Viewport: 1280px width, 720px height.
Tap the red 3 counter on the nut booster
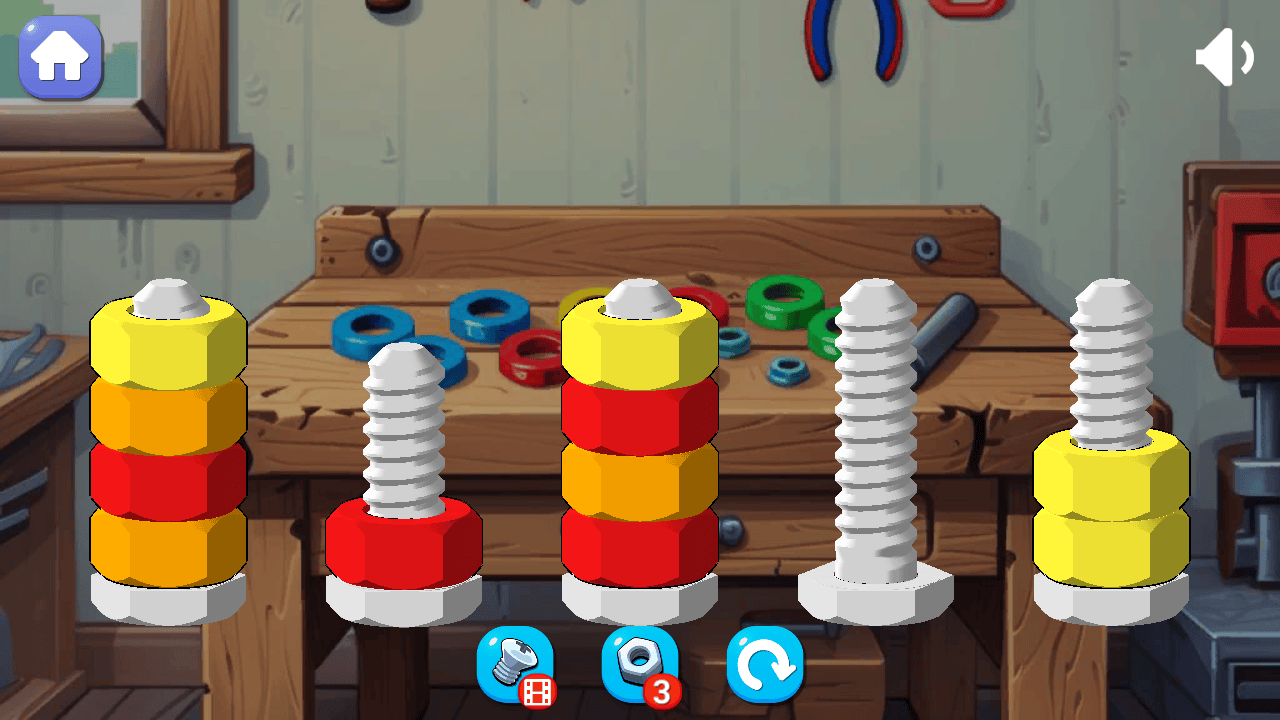tap(662, 690)
